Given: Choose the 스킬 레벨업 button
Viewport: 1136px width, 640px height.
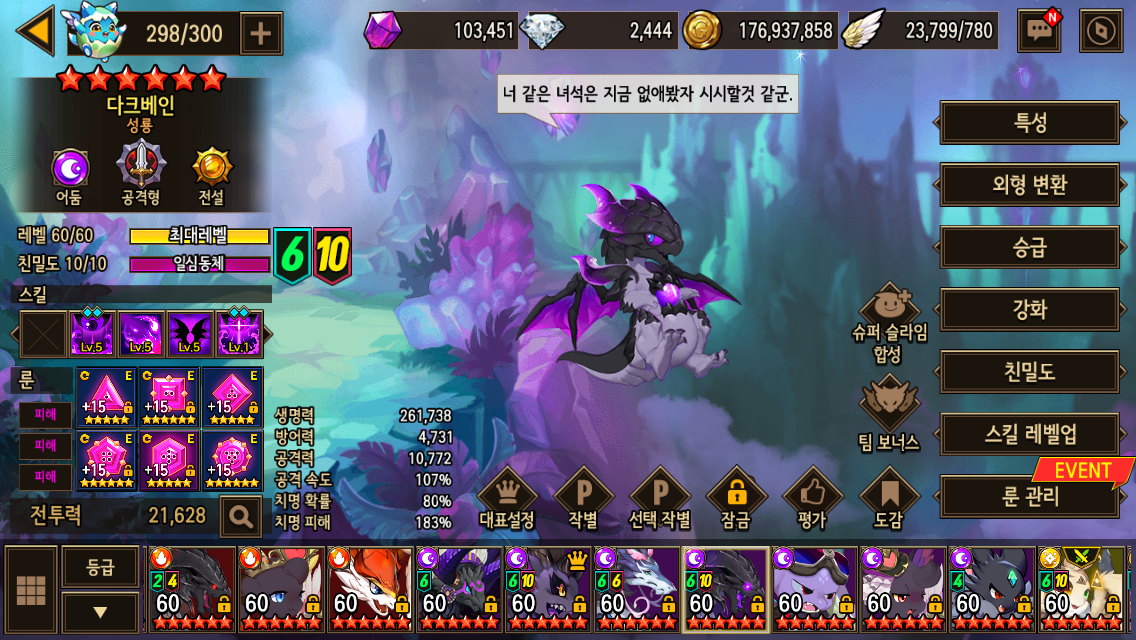Looking at the screenshot, I should (x=1029, y=434).
